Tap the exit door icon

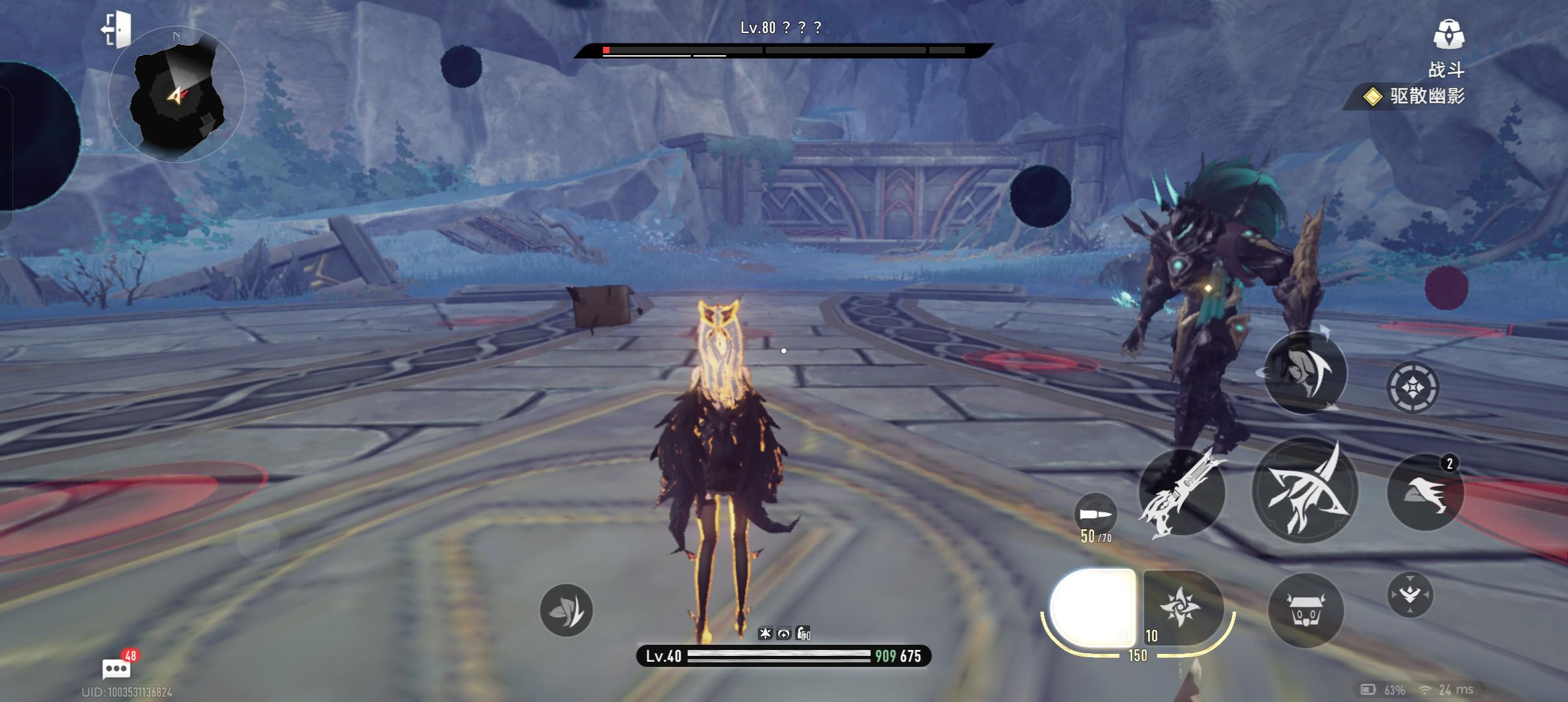coord(117,30)
